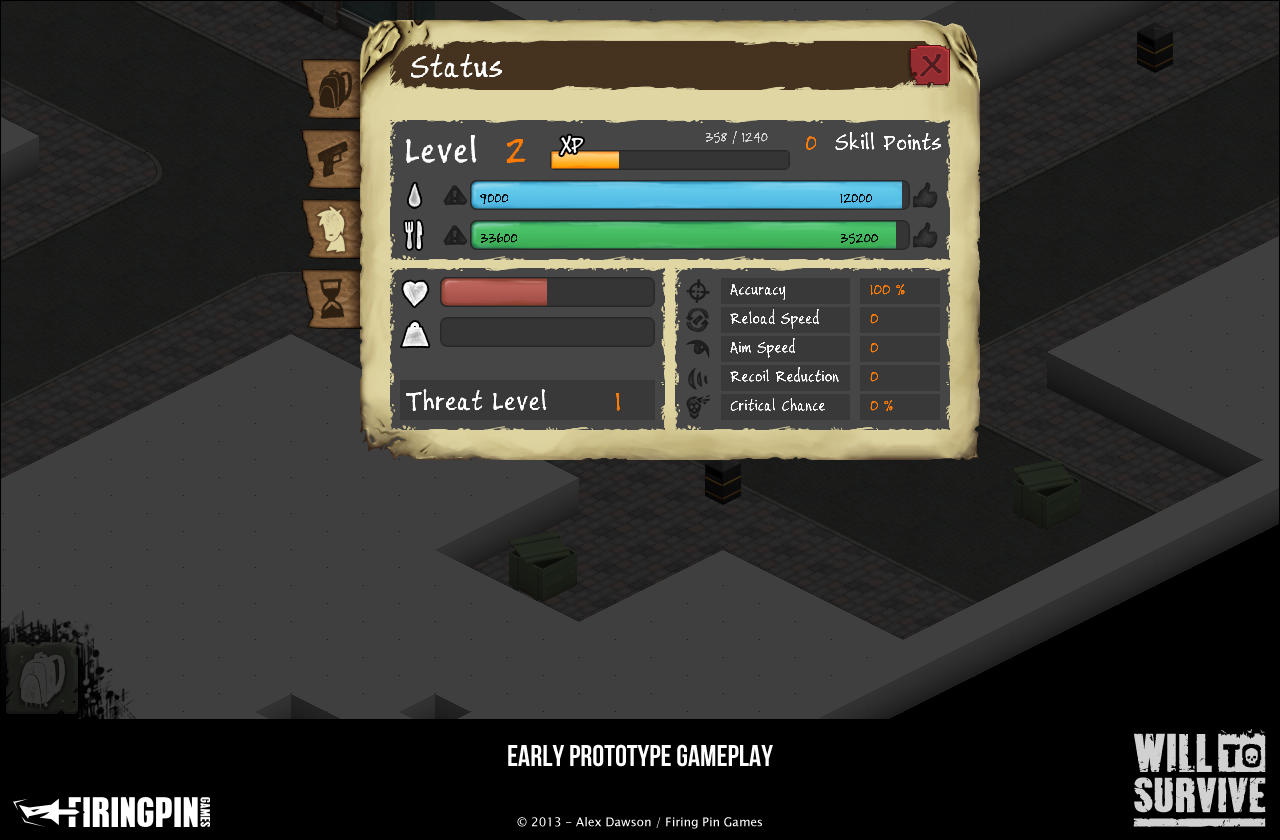
Task: Open the hourglass tab
Action: [334, 299]
